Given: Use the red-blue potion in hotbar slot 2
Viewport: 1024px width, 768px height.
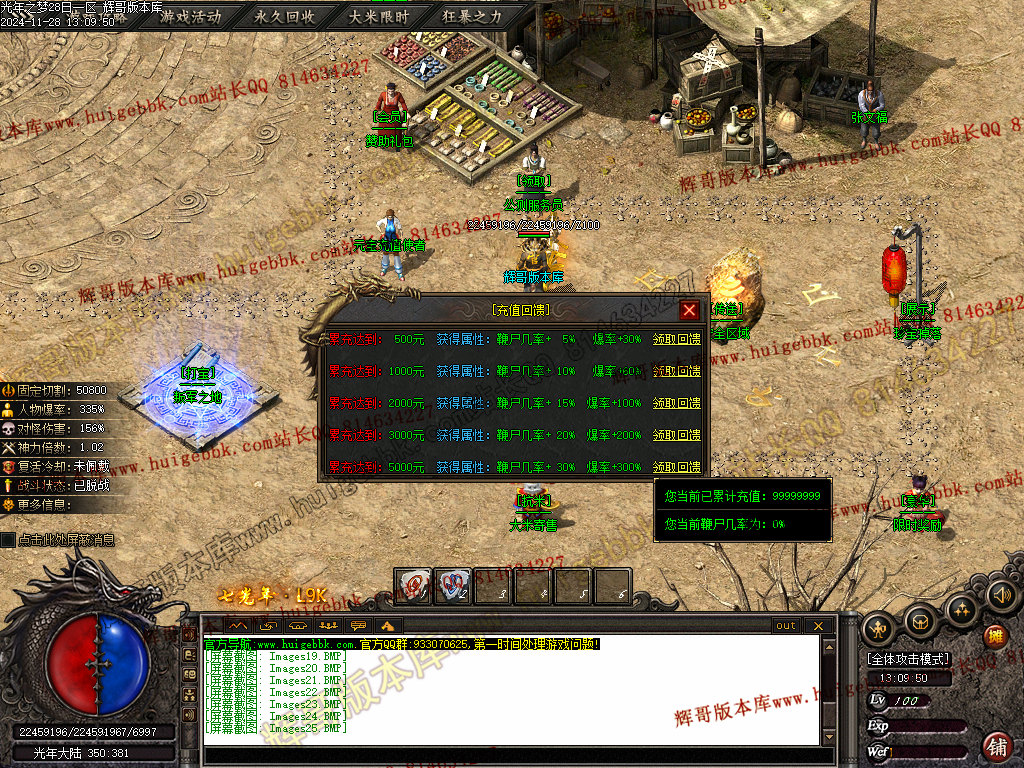Looking at the screenshot, I should click(x=452, y=585).
